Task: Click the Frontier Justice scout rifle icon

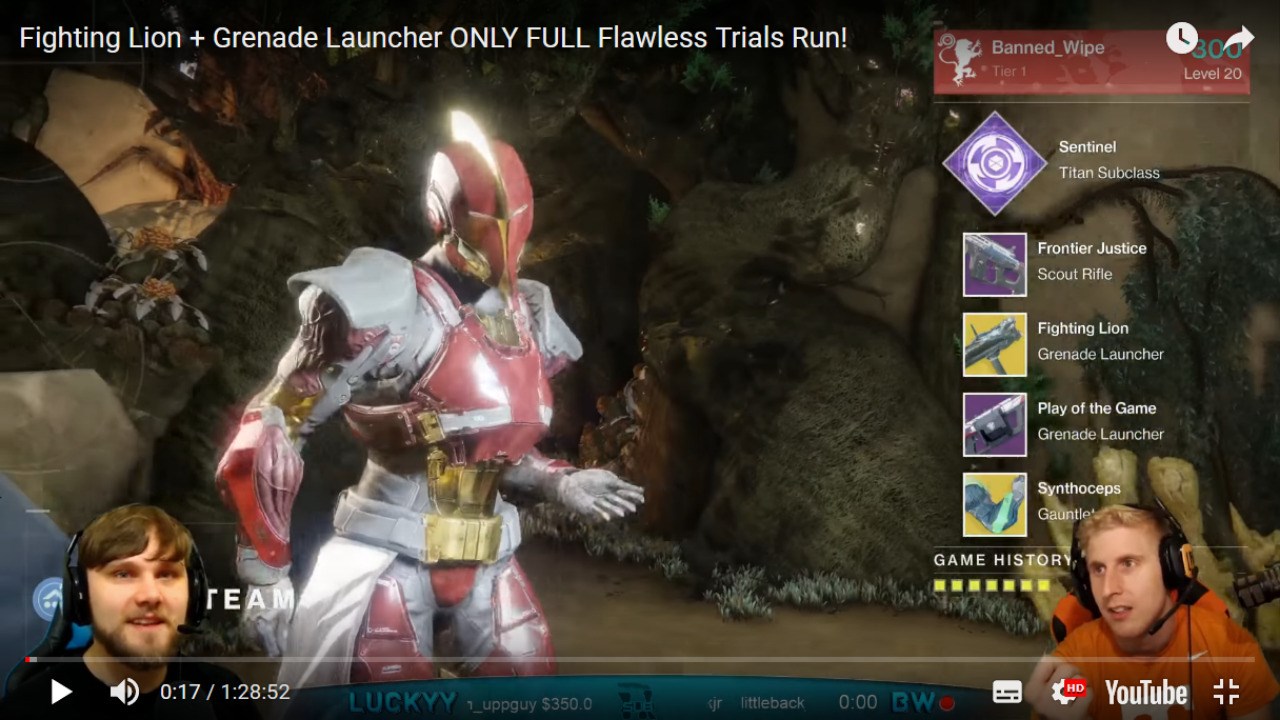Action: [x=993, y=265]
